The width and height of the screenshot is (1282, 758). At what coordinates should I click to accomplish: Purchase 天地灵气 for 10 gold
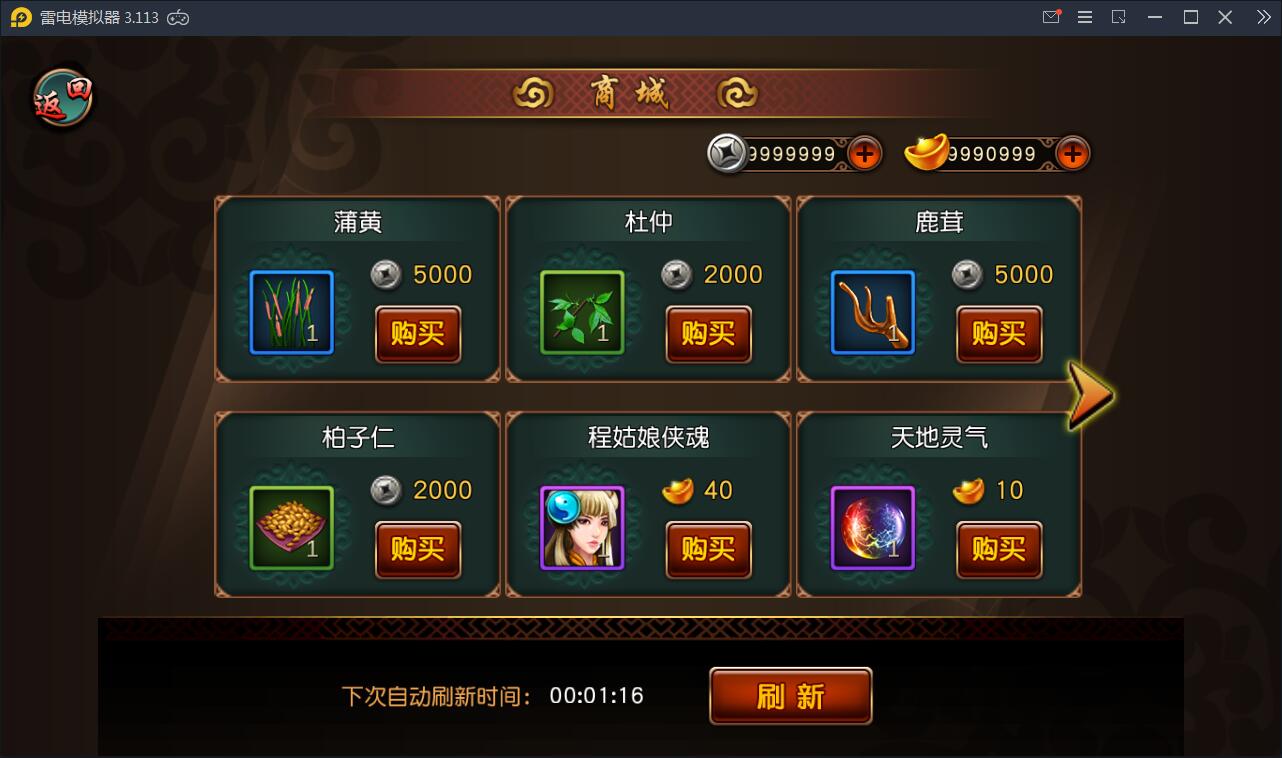pos(998,551)
